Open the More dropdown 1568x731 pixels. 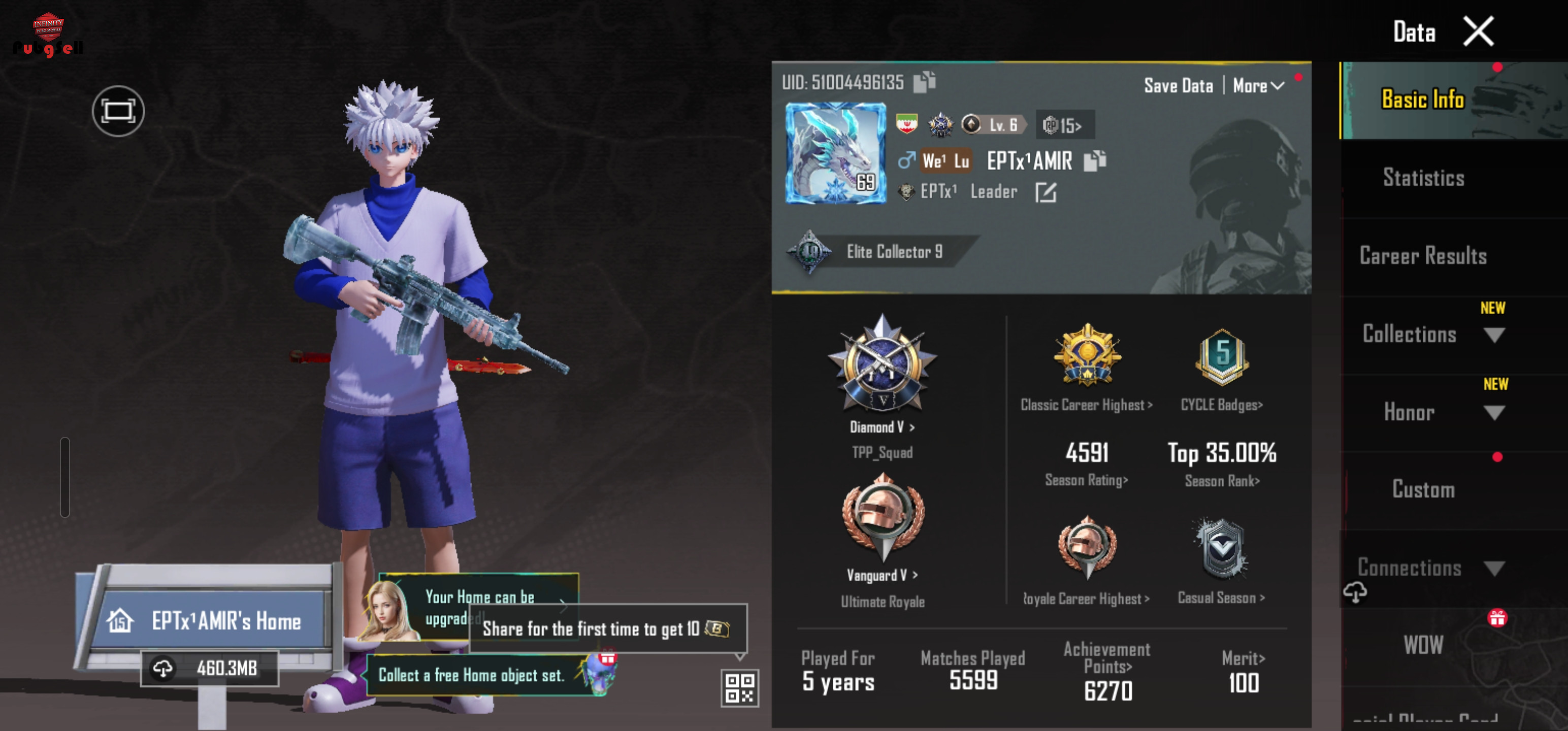click(x=1258, y=86)
